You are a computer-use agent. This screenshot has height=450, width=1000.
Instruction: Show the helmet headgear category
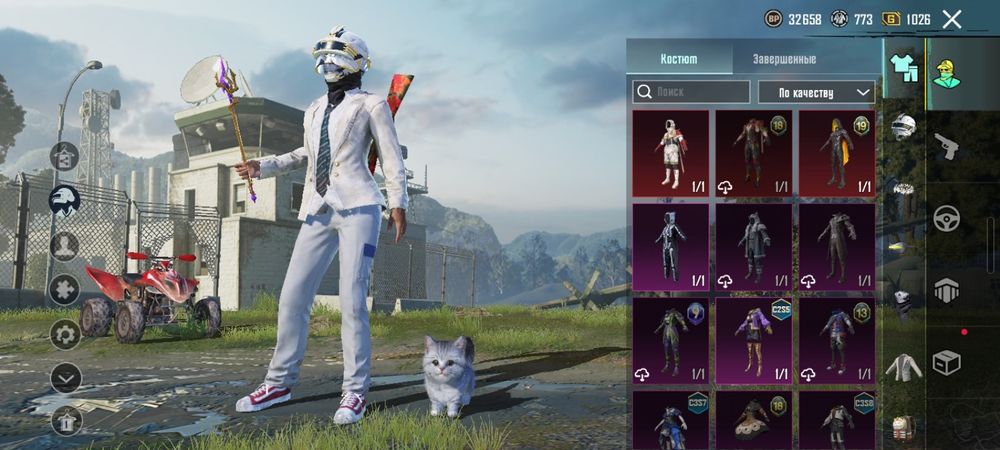[903, 126]
